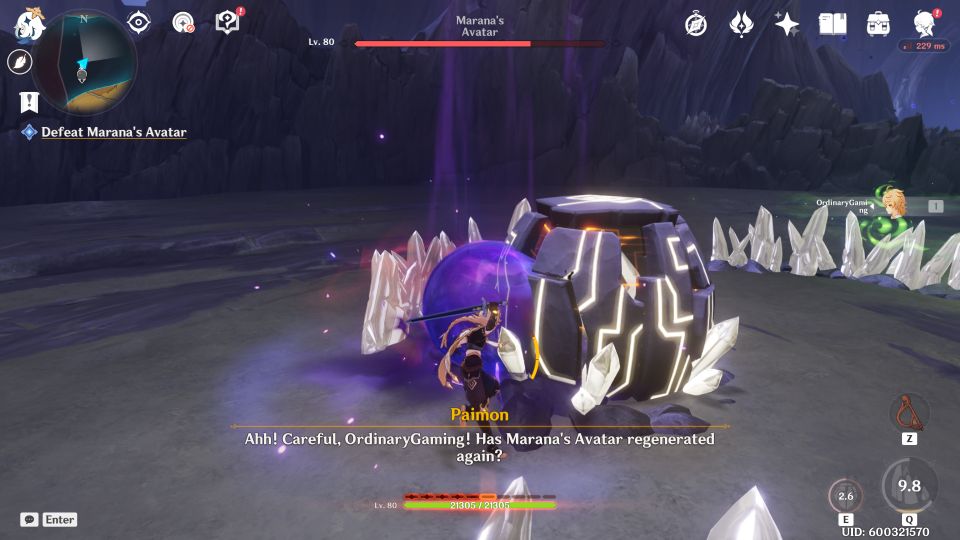The height and width of the screenshot is (540, 960).
Task: Activate the elemental burst showing 9.8
Action: 909,486
